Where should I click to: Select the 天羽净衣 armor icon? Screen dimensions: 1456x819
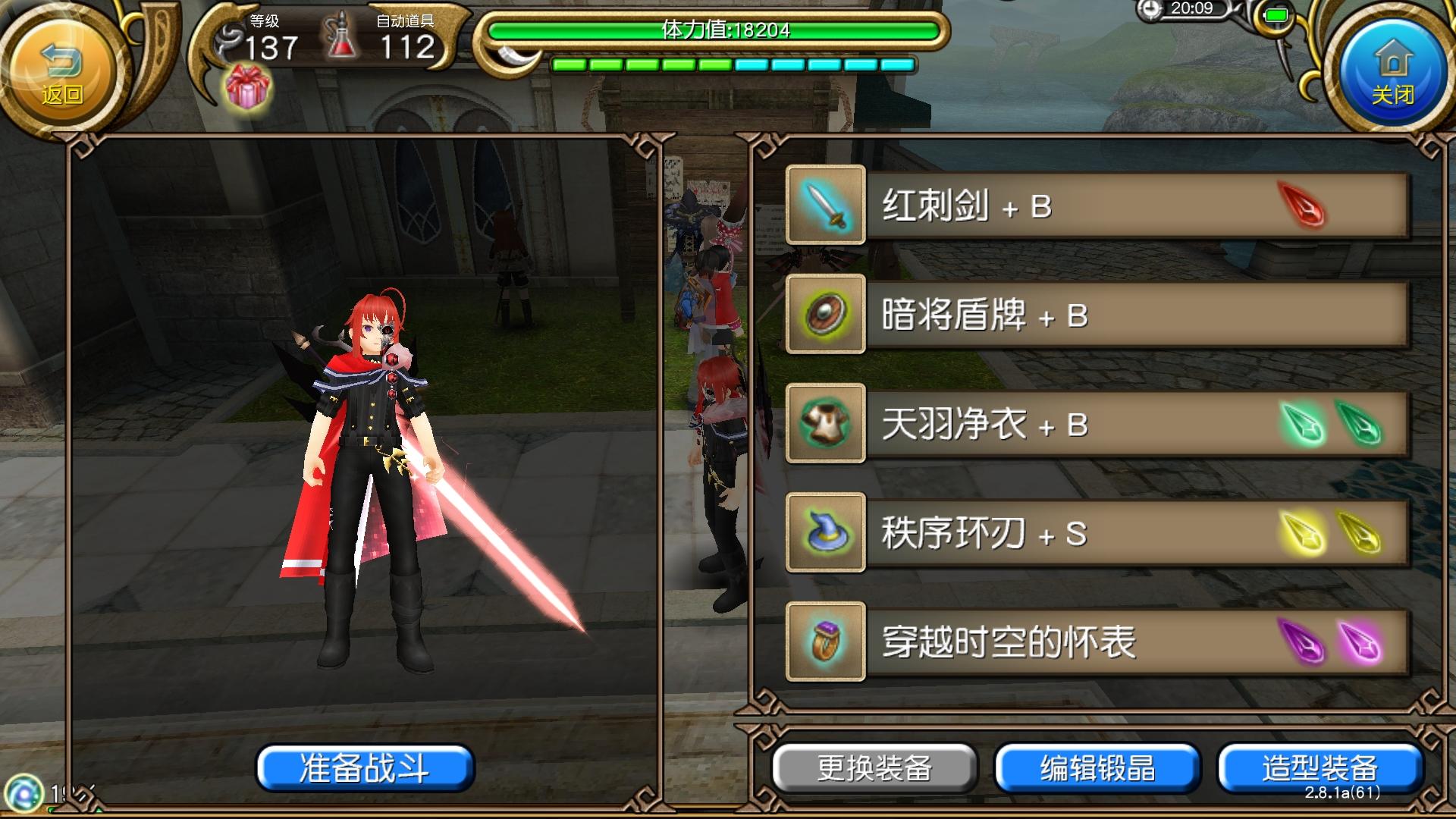pos(825,424)
